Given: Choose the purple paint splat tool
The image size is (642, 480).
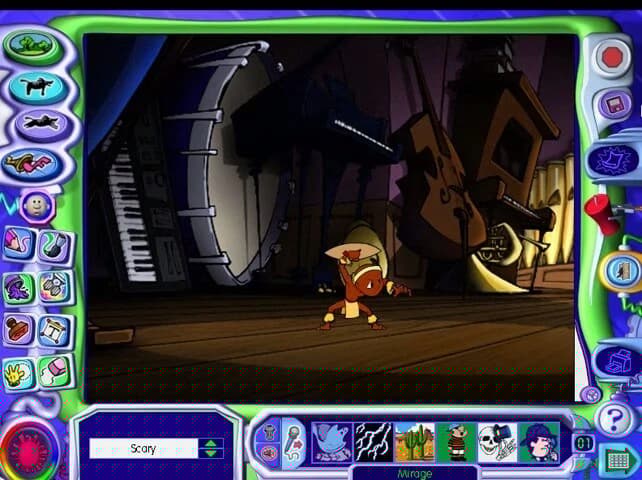Looking at the screenshot, I should coord(19,288).
